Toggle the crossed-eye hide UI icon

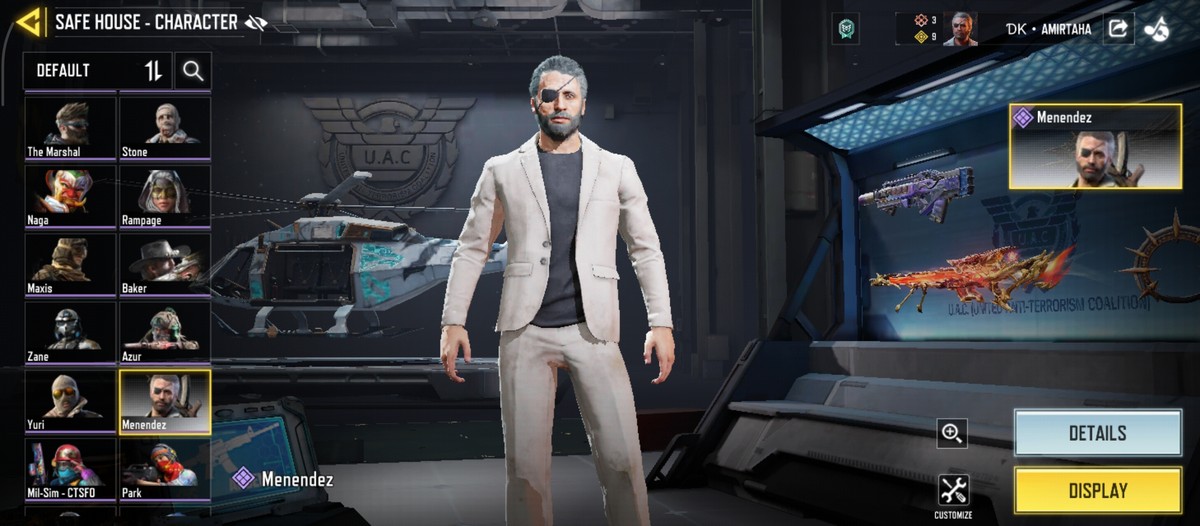click(256, 23)
